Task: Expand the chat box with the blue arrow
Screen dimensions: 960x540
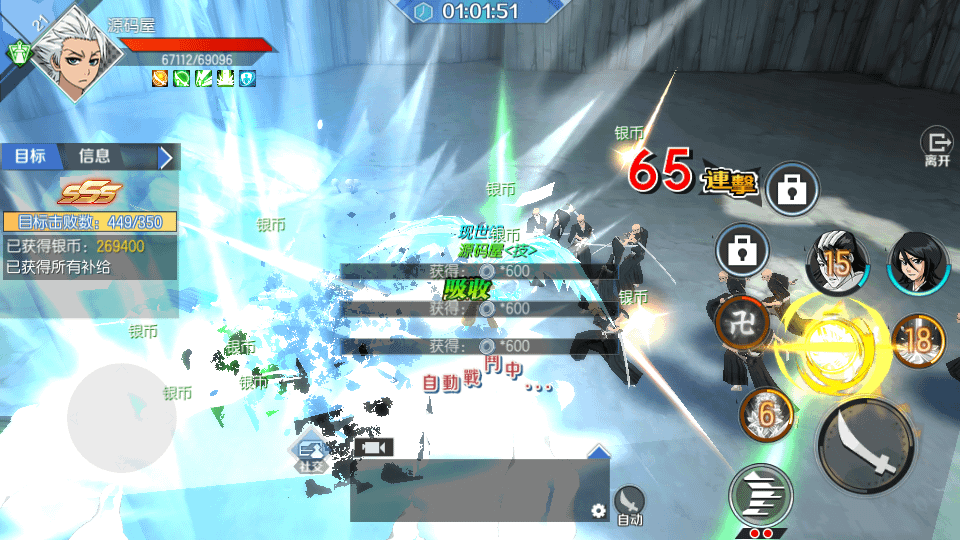Action: tap(598, 453)
